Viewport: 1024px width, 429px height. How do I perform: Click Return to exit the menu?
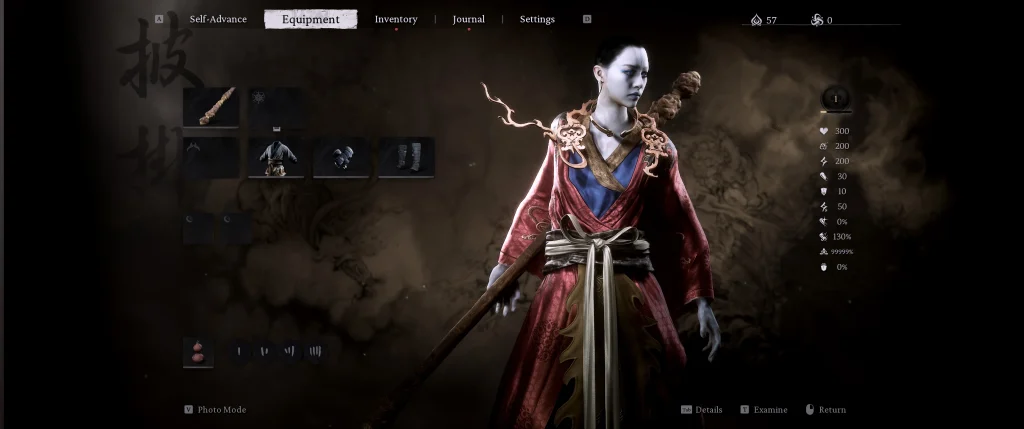tap(831, 410)
